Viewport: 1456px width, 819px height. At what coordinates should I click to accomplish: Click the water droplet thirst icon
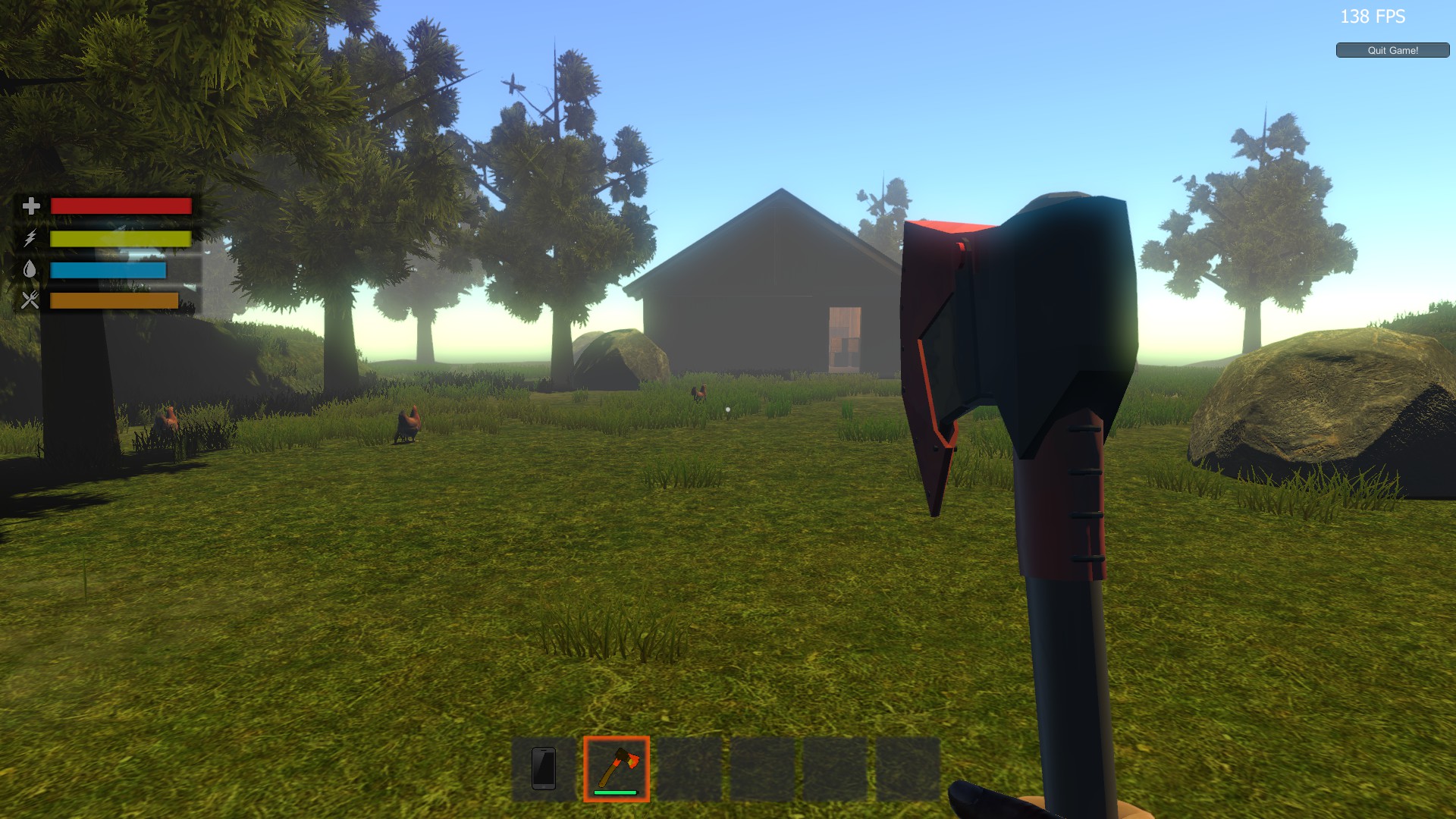(30, 270)
